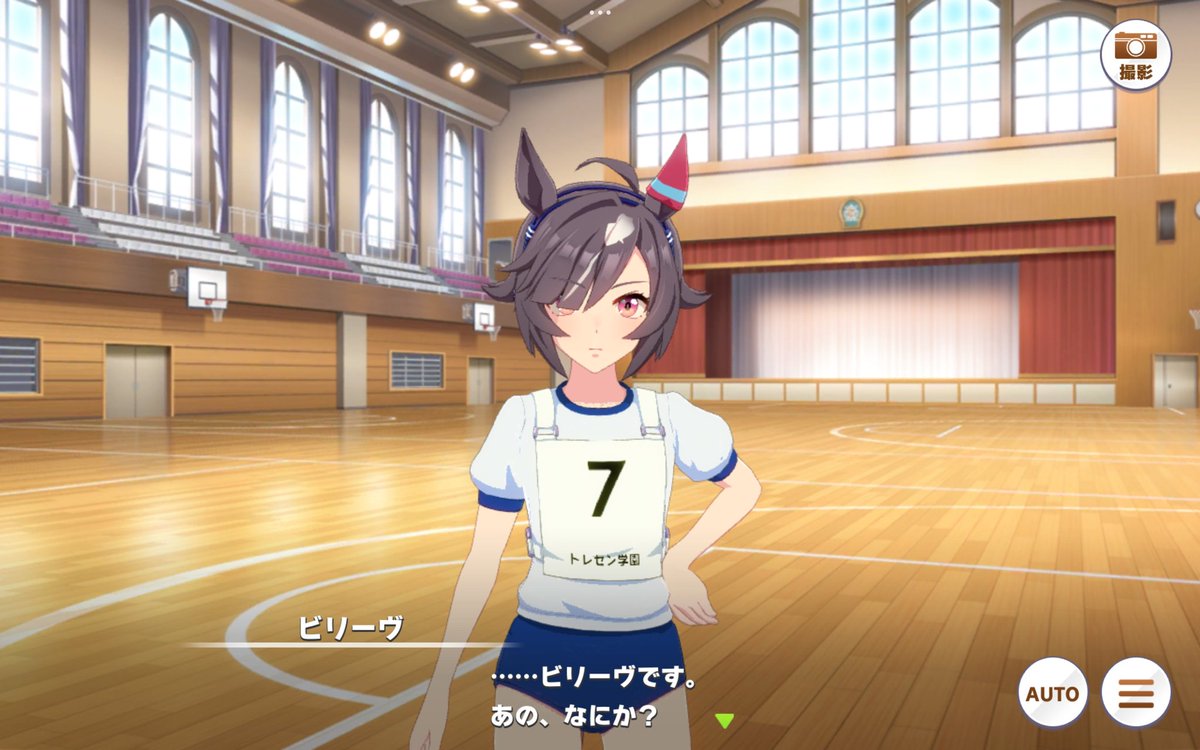Open the three-line story menu
Viewport: 1200px width, 750px height.
pos(1136,693)
